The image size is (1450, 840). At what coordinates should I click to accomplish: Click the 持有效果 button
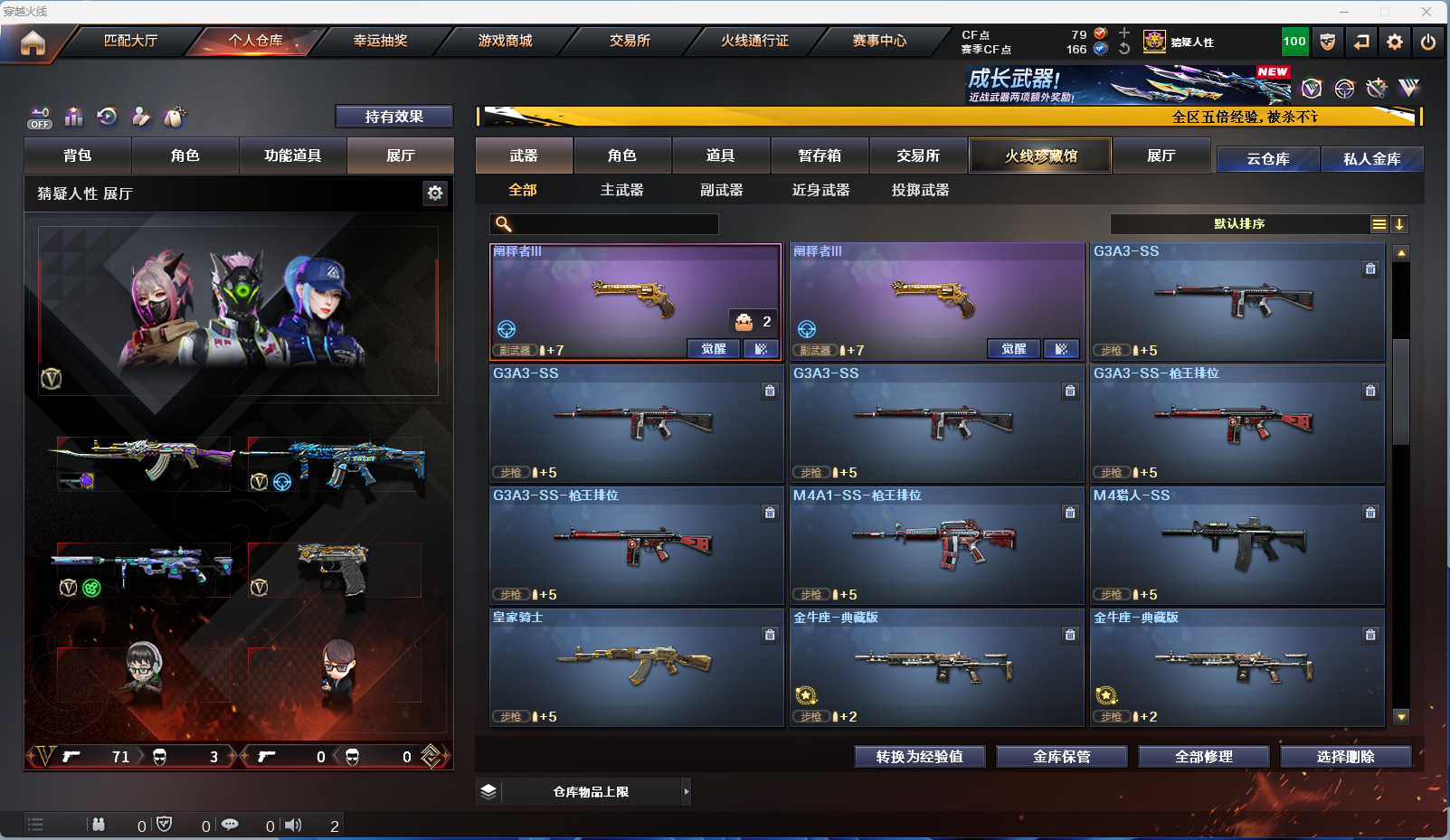pyautogui.click(x=393, y=117)
